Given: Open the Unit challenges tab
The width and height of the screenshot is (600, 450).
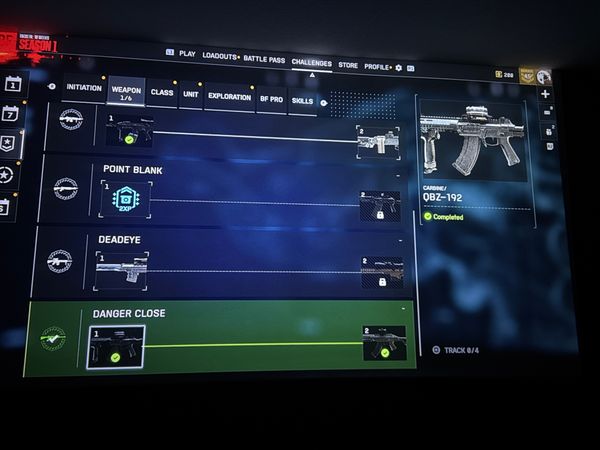Looking at the screenshot, I should pos(190,95).
